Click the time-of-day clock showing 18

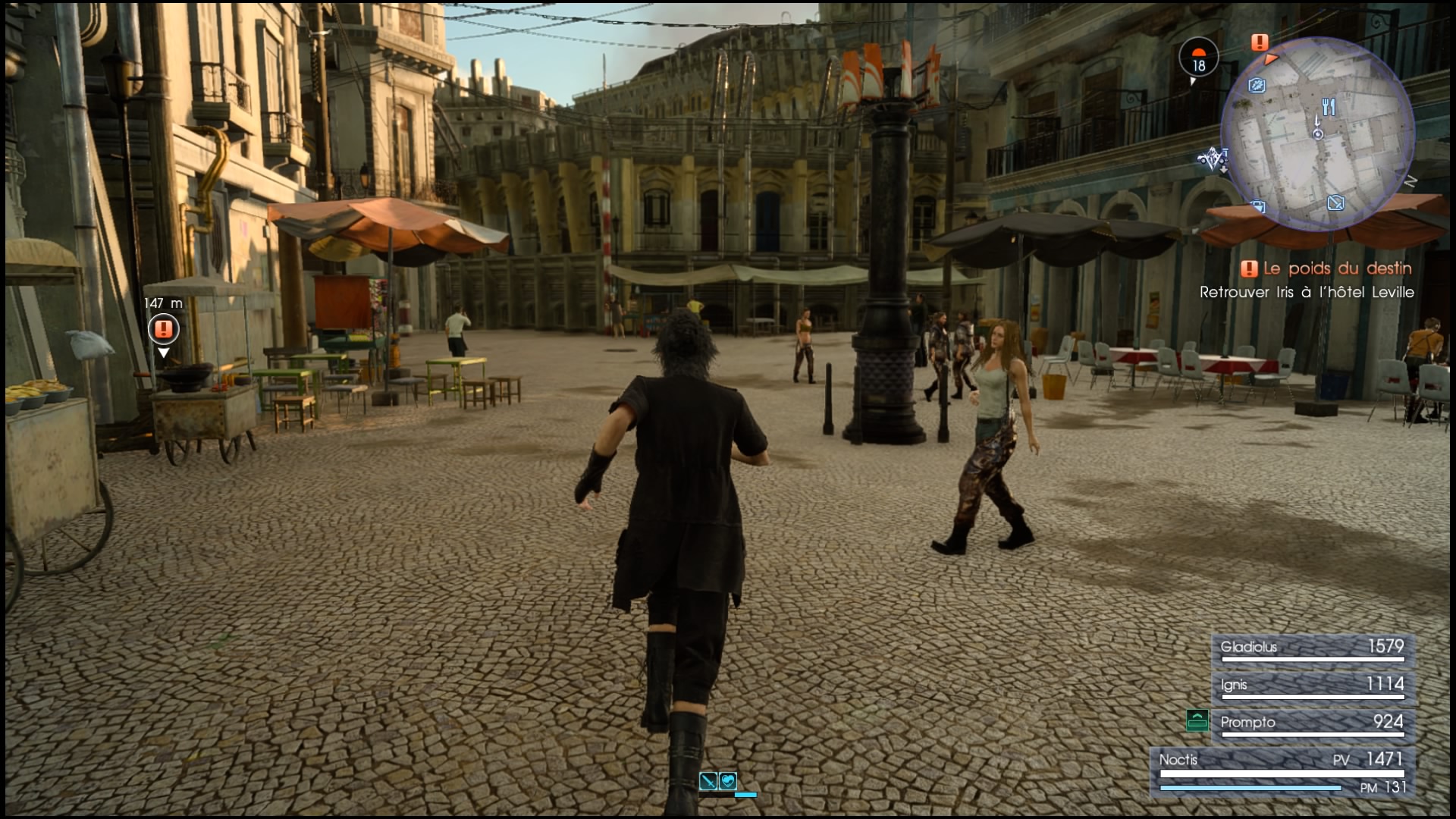1198,59
